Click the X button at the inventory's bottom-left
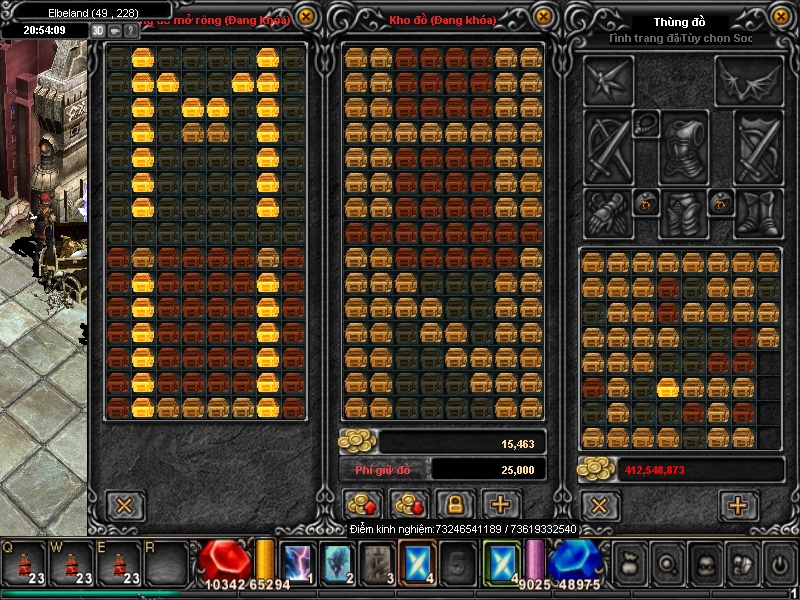 599,505
